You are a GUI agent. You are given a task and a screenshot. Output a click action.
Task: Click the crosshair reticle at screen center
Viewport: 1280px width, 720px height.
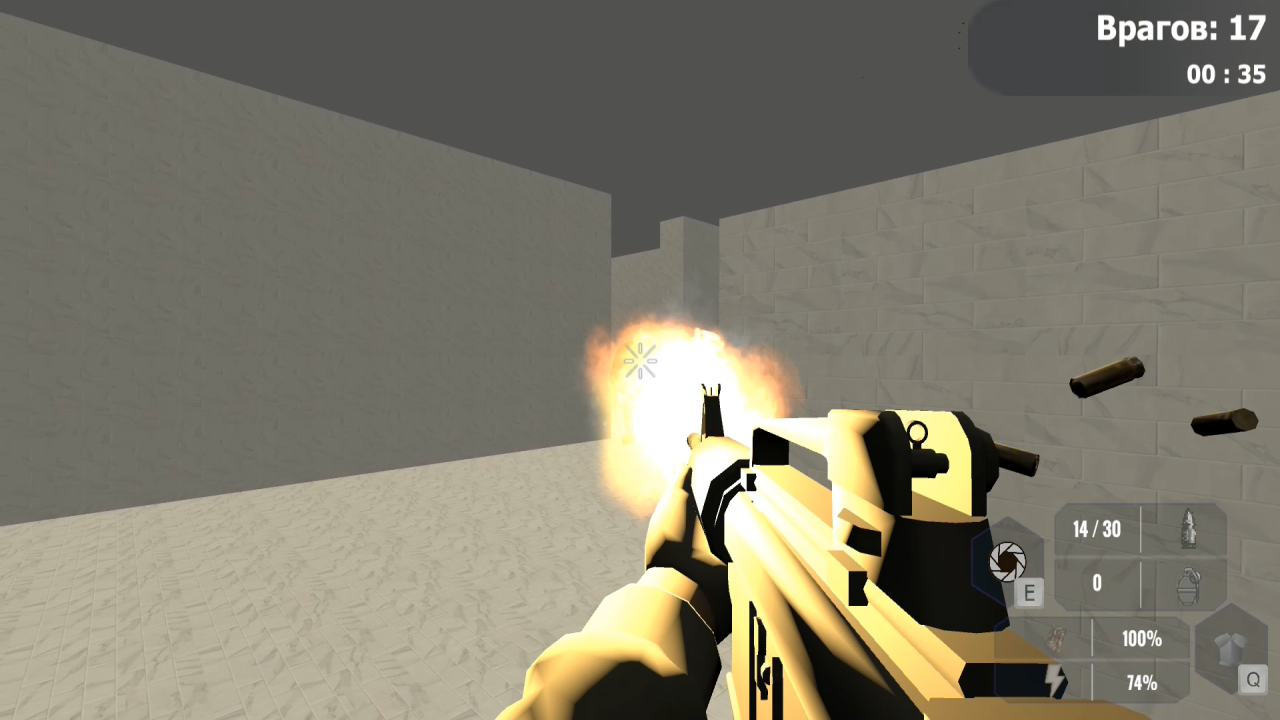pyautogui.click(x=640, y=360)
